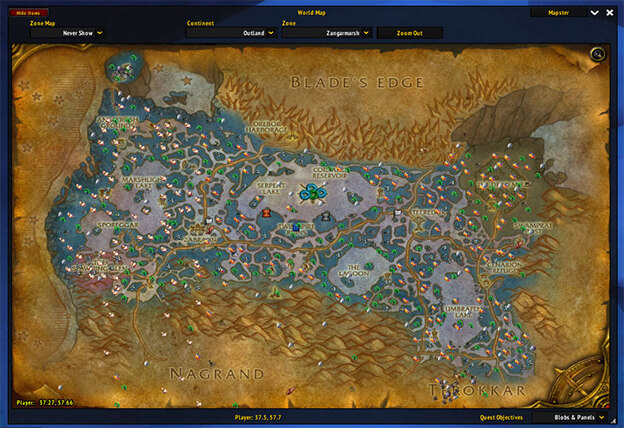The width and height of the screenshot is (624, 428).
Task: Open the Zone dropdown showing Zangarmarsh
Action: 326,33
